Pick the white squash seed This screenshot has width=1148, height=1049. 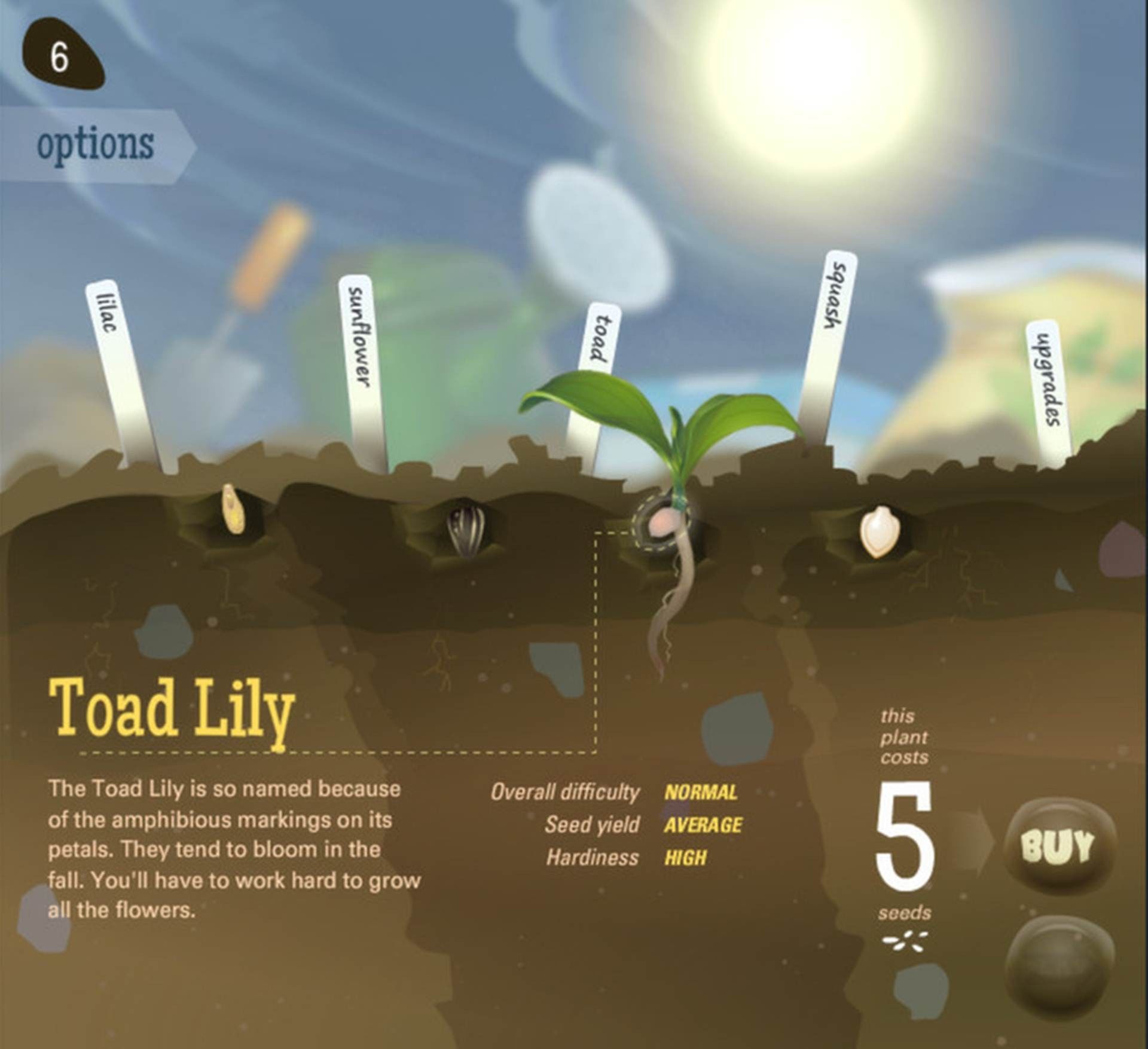[876, 531]
